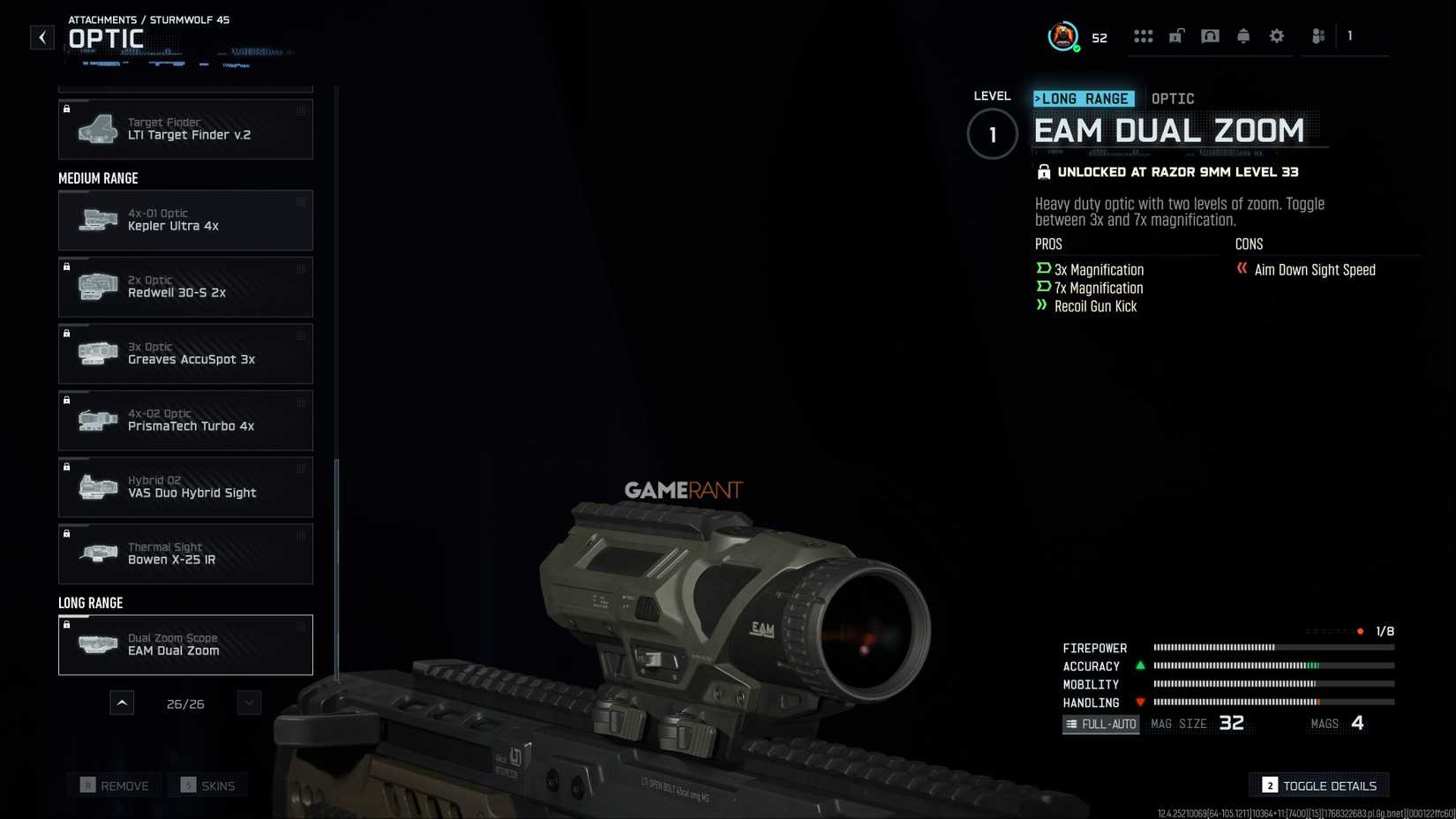
Task: Switch to the LONG RANGE tab
Action: click(x=1084, y=98)
